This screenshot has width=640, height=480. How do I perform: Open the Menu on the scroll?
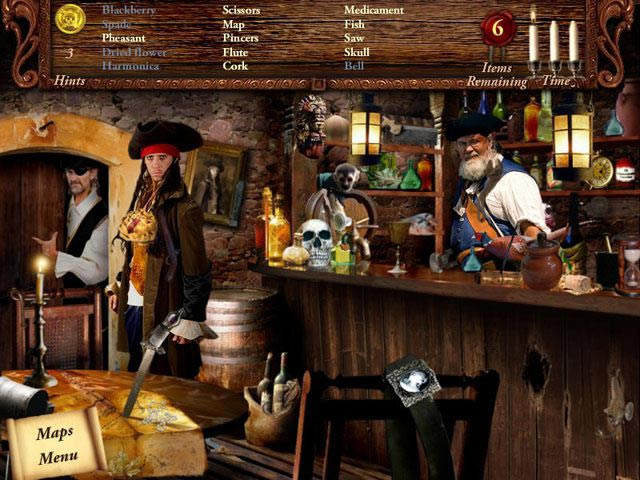pyautogui.click(x=58, y=458)
